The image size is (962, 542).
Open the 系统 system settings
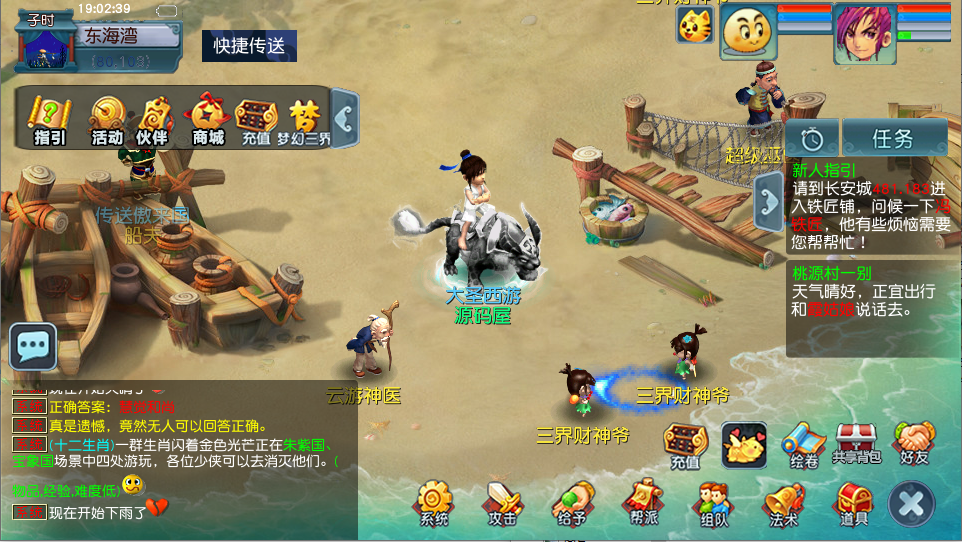click(435, 502)
